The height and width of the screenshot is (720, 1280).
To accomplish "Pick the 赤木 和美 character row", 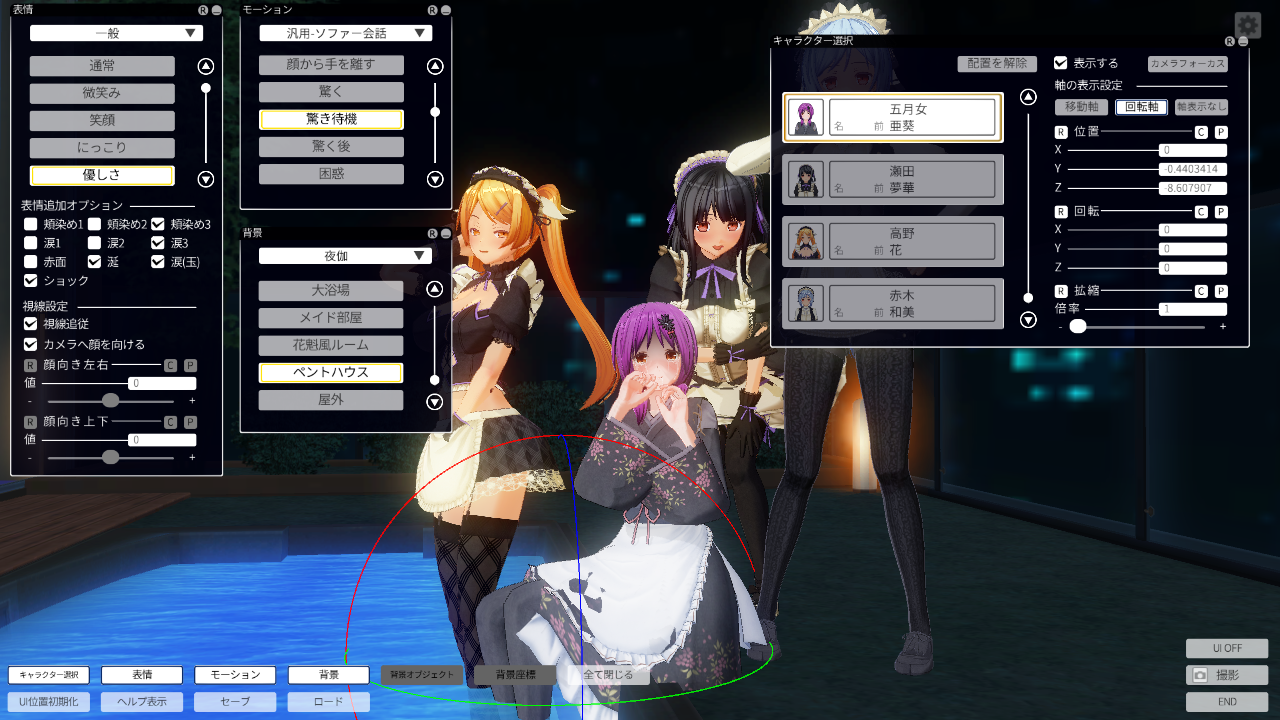I will [893, 303].
